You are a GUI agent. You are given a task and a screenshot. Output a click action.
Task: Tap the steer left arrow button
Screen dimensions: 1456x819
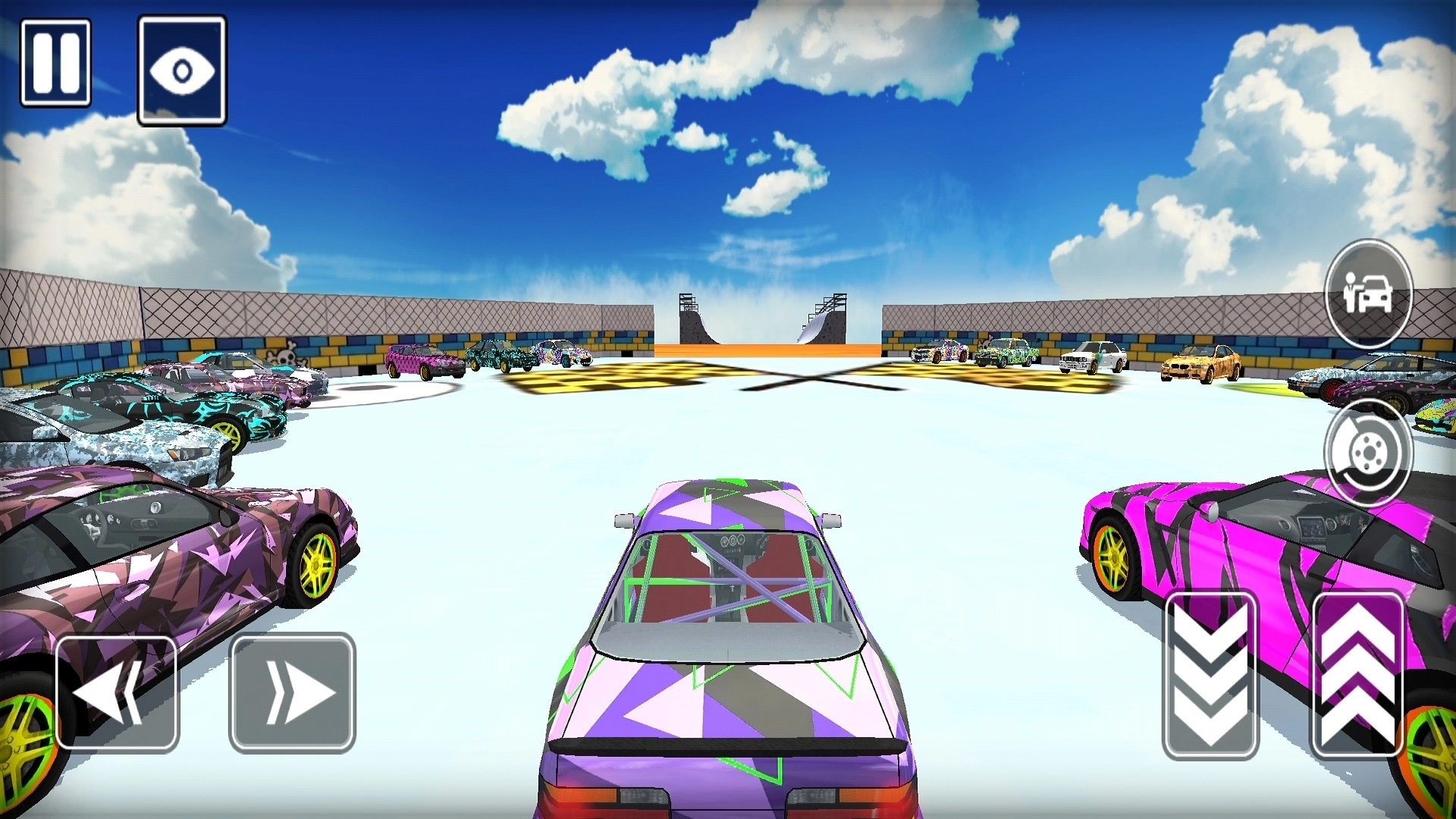117,692
